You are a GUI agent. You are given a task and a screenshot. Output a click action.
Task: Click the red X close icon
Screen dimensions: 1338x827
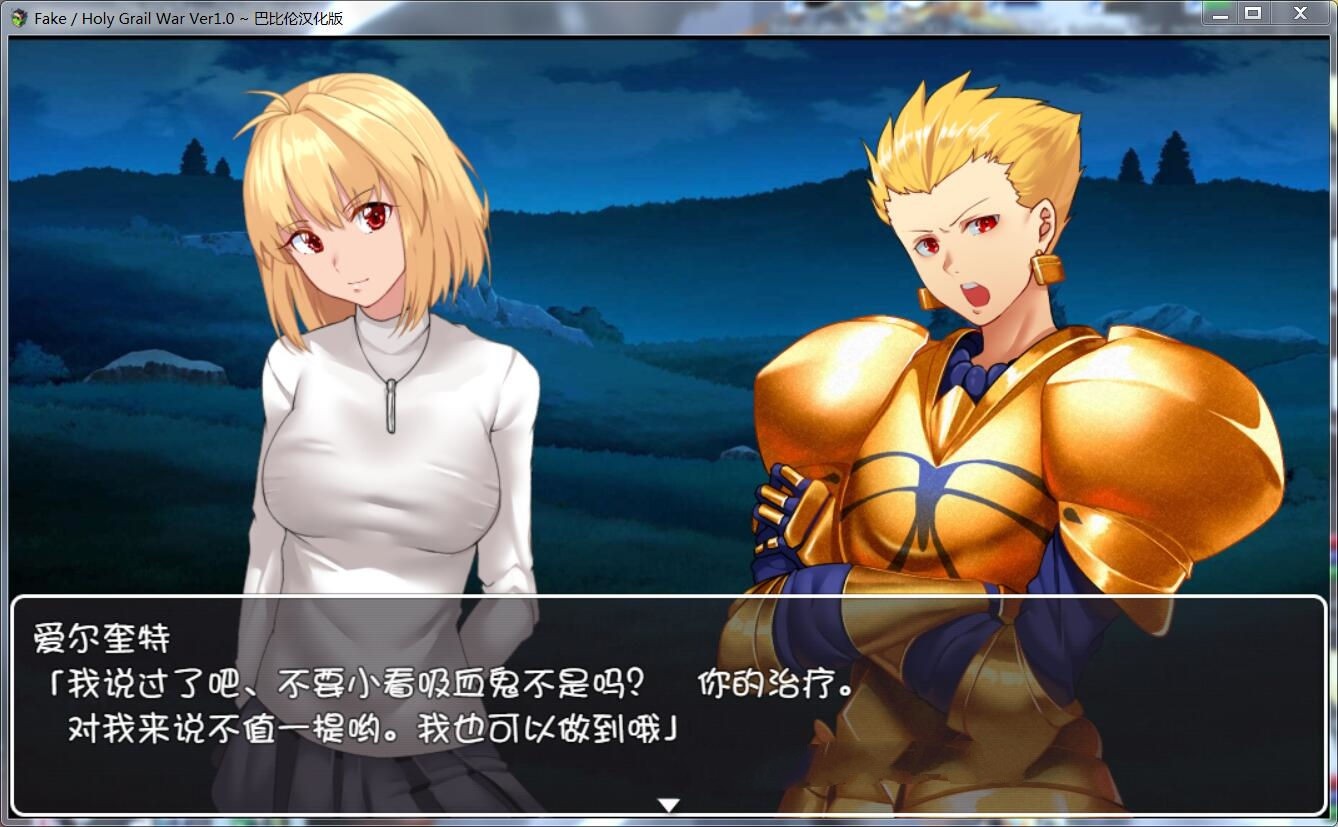pos(1299,13)
